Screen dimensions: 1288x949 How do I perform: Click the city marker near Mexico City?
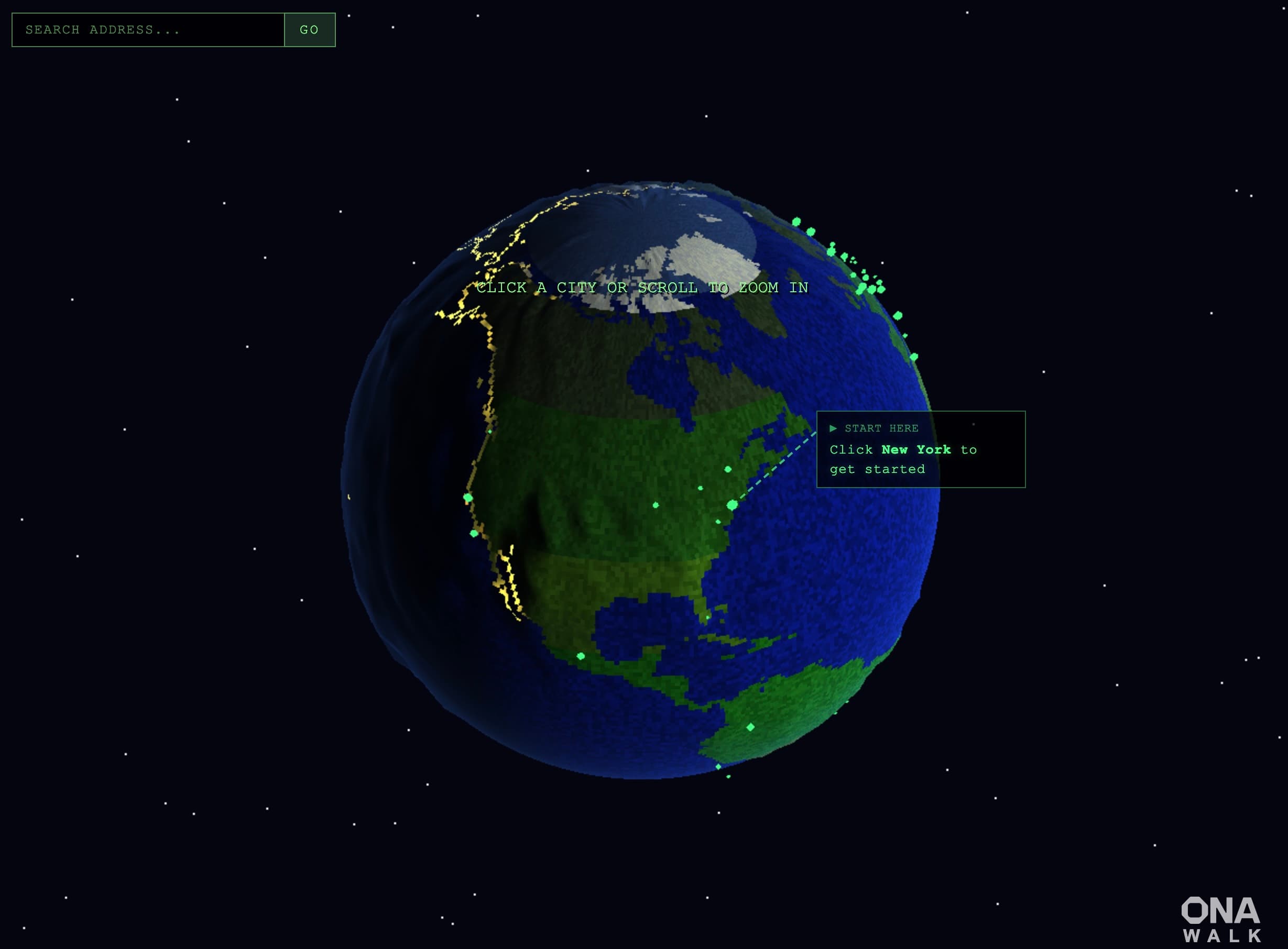tap(581, 657)
